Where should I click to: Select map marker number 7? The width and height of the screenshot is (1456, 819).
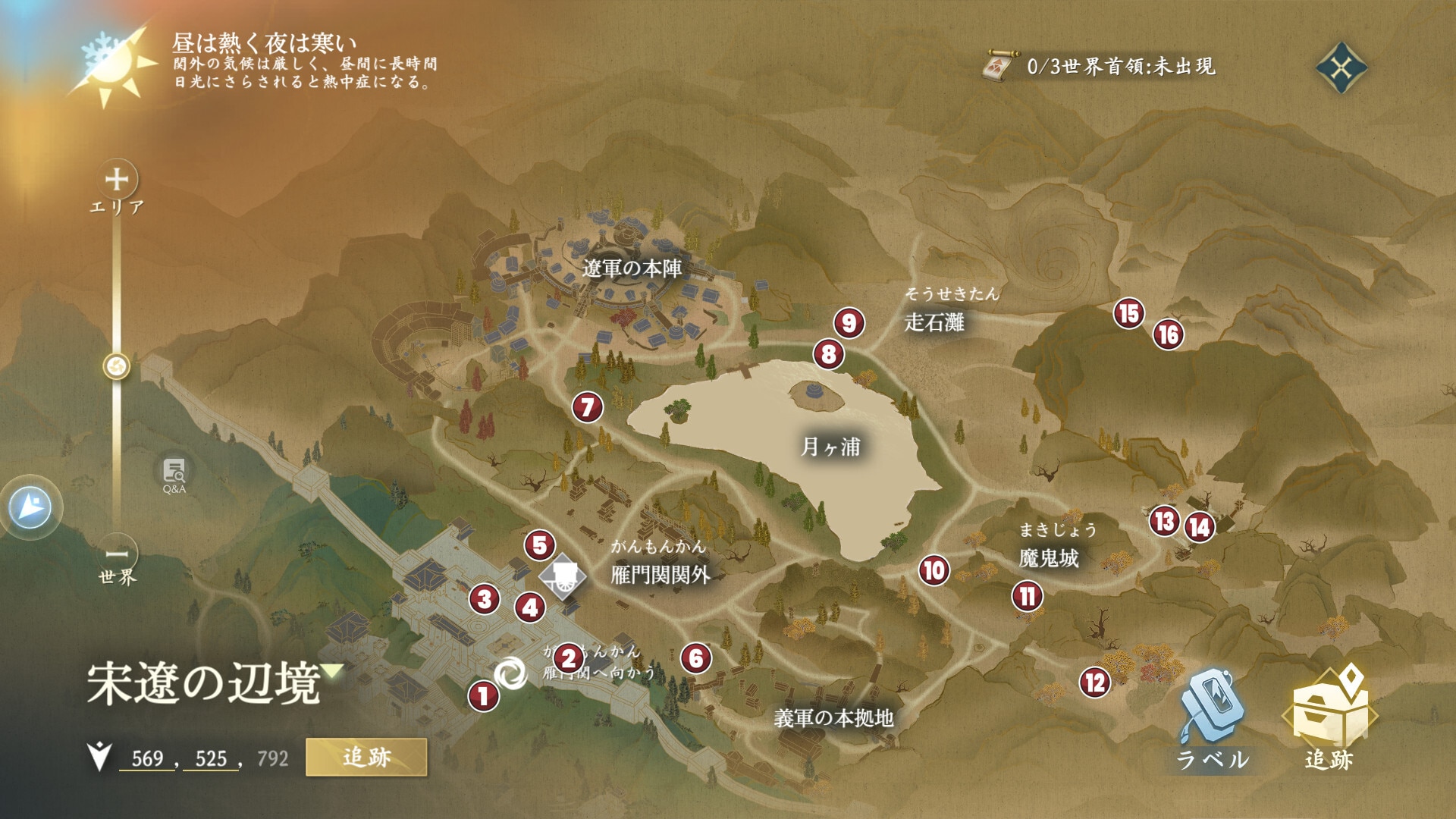(x=587, y=408)
